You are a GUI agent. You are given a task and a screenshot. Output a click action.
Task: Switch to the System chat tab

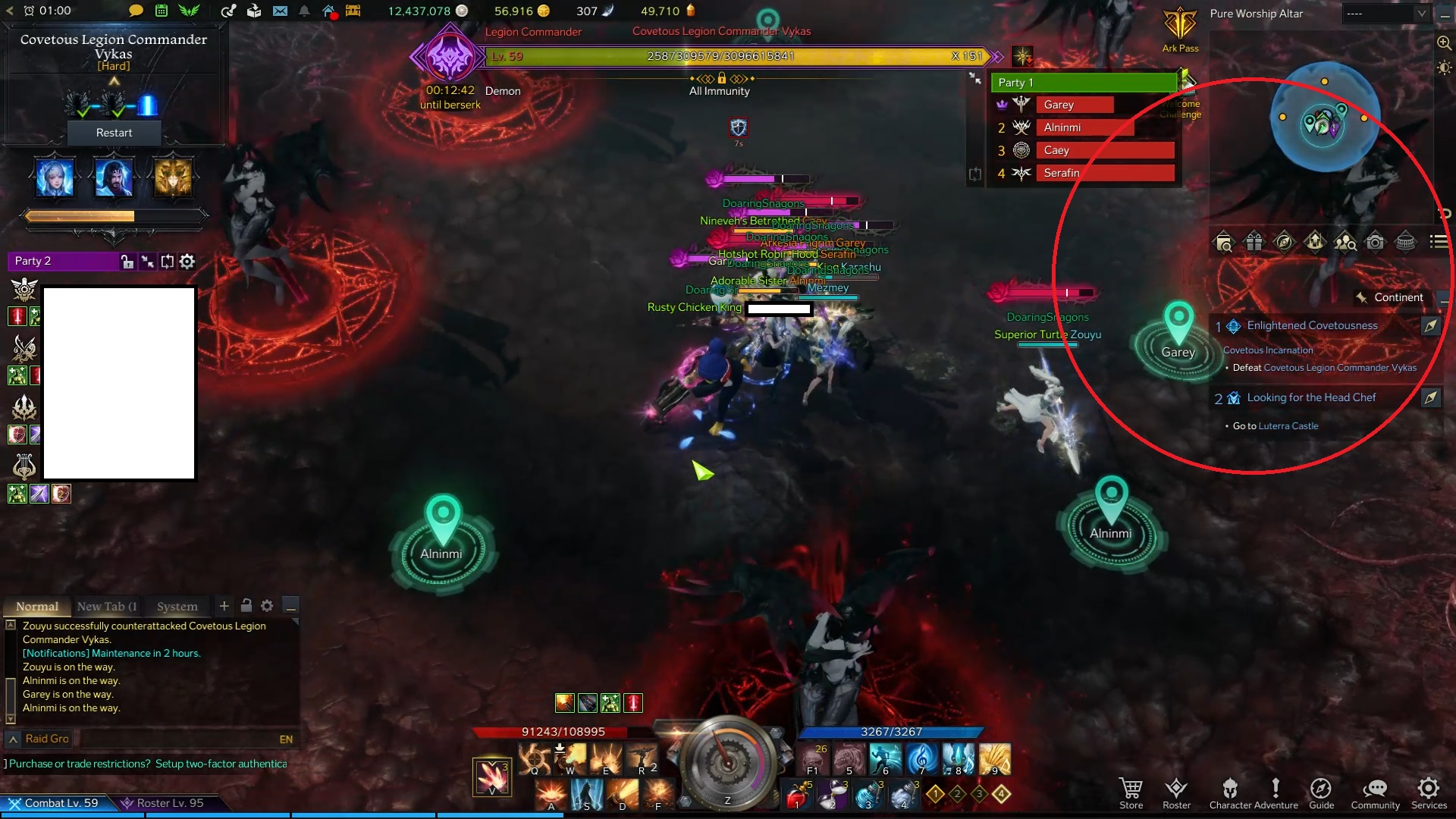(176, 606)
